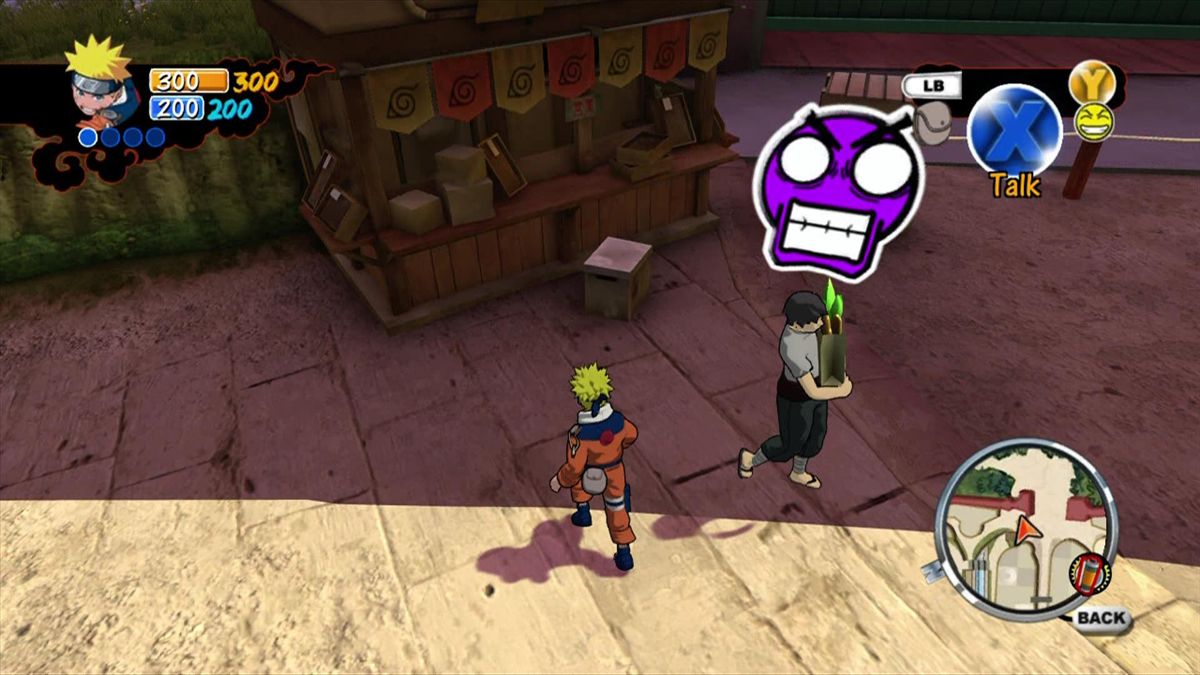Click Naruto's portrait in the status HUD
Image resolution: width=1200 pixels, height=675 pixels.
point(101,82)
